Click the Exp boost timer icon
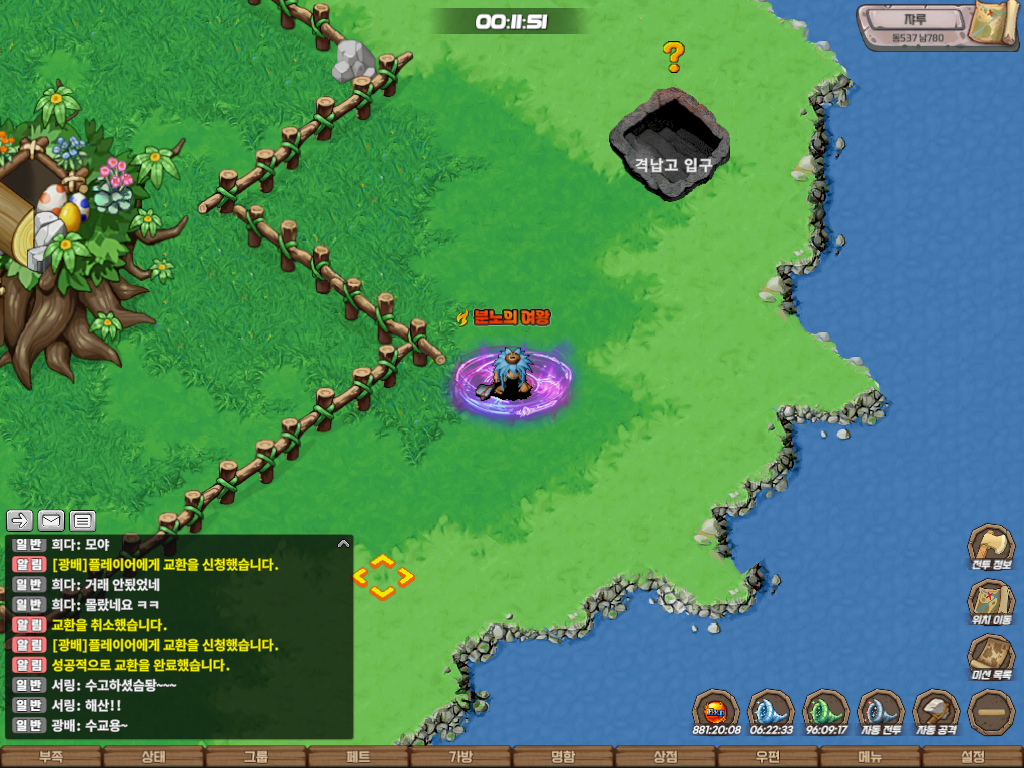 (716, 712)
